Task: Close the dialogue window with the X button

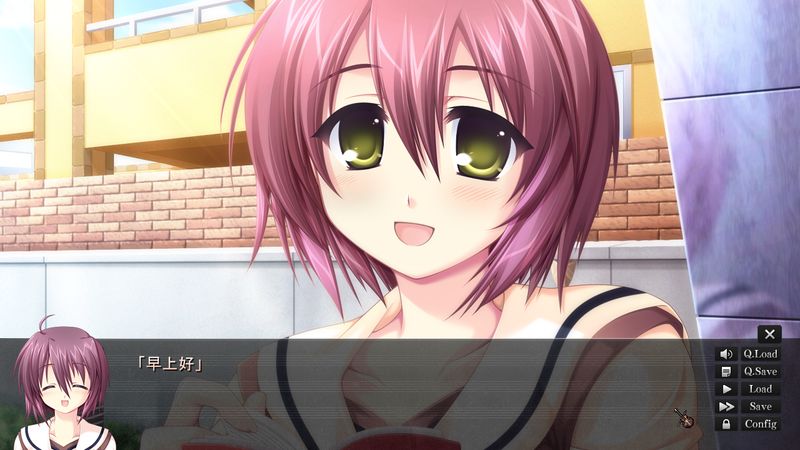Action: (769, 334)
